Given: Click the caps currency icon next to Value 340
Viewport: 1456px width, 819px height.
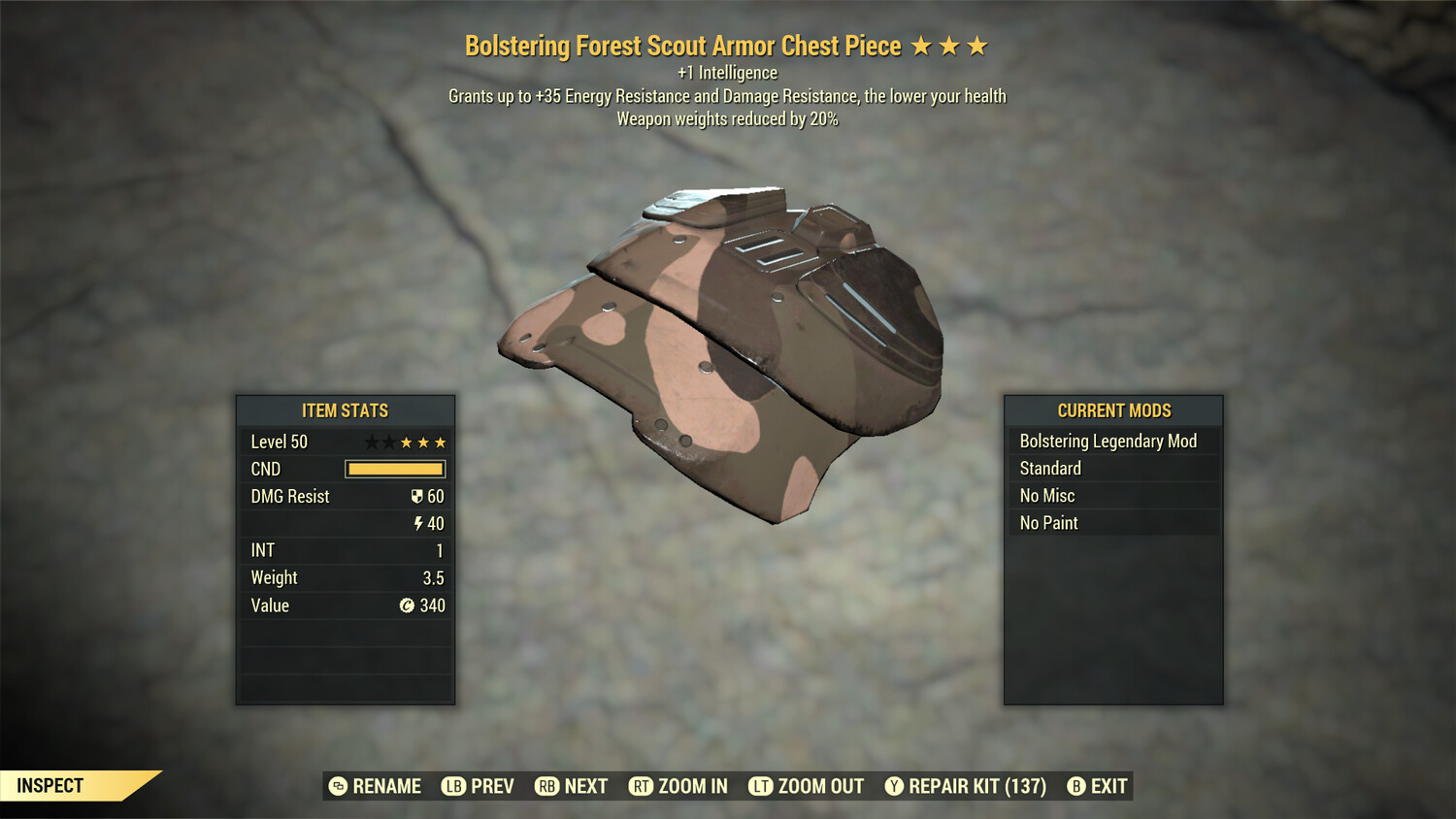Looking at the screenshot, I should pyautogui.click(x=408, y=606).
